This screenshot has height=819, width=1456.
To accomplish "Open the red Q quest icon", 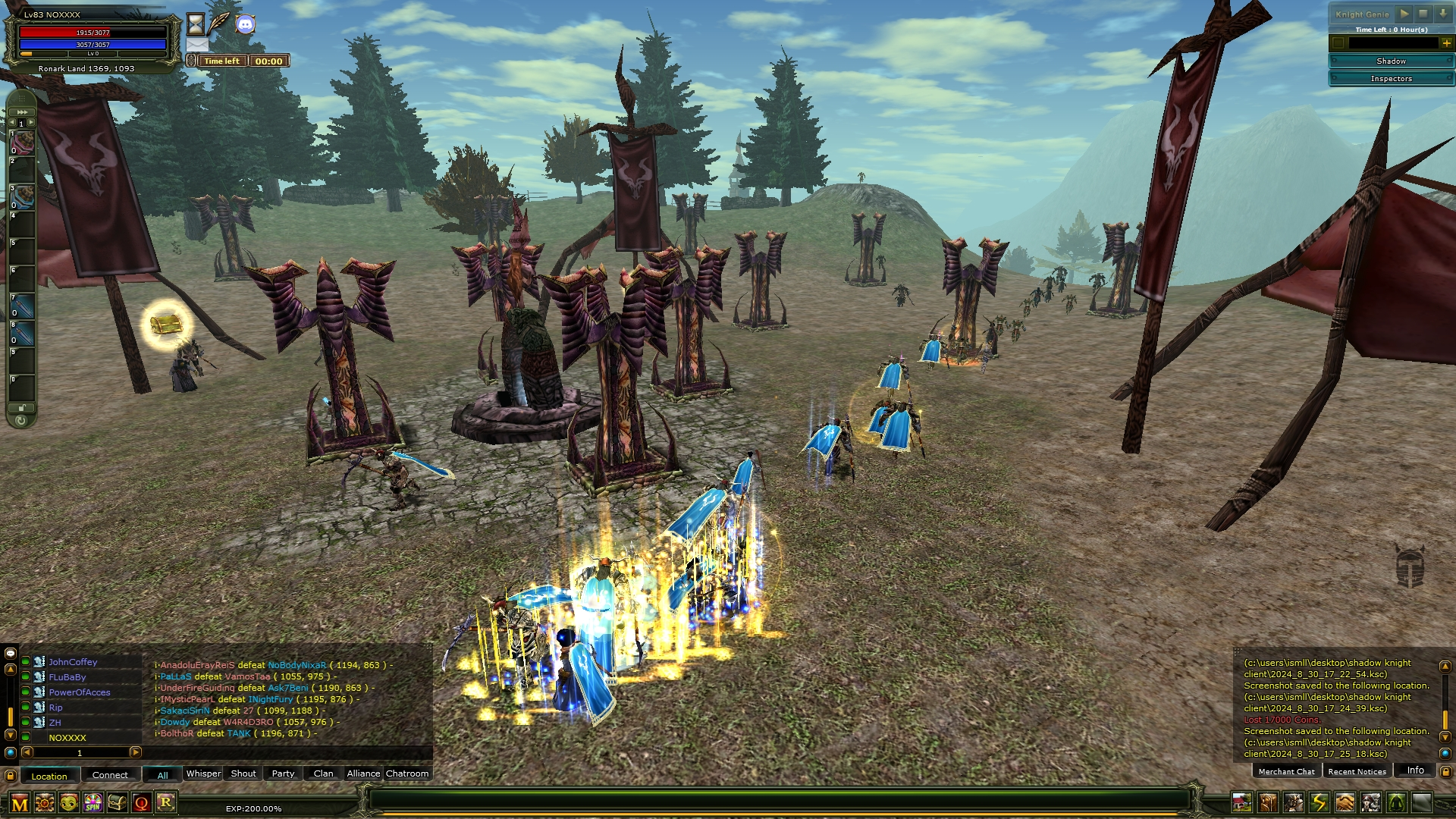I will (x=141, y=802).
